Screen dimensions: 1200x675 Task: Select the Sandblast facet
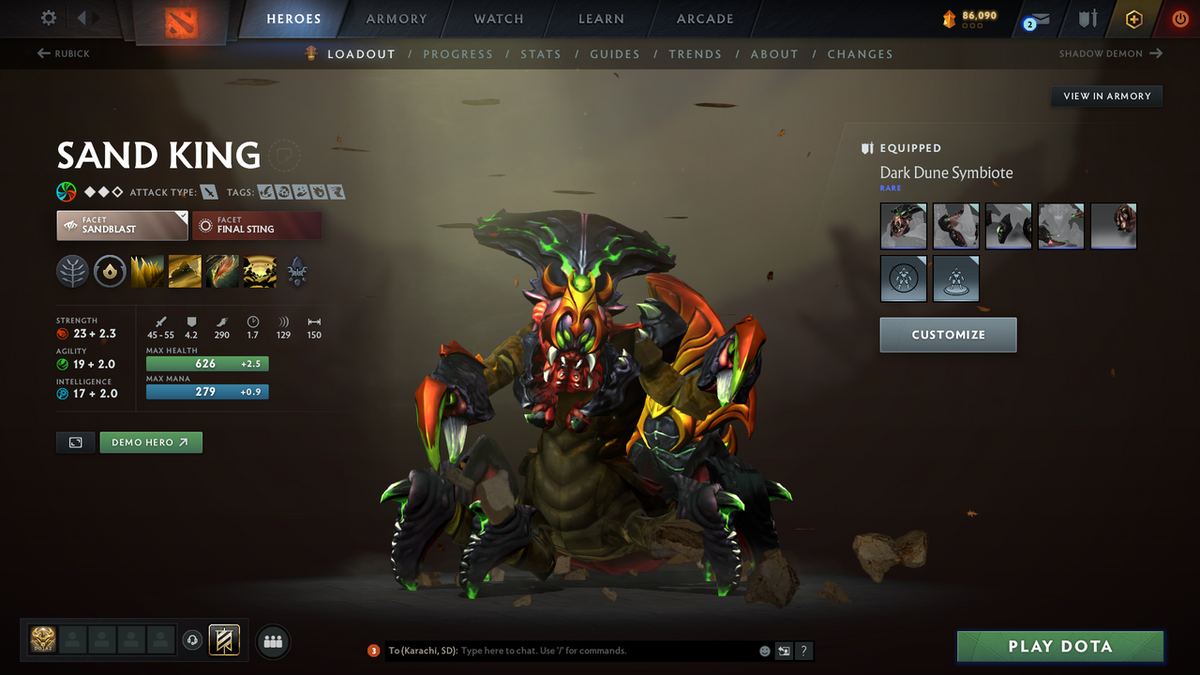(x=122, y=225)
